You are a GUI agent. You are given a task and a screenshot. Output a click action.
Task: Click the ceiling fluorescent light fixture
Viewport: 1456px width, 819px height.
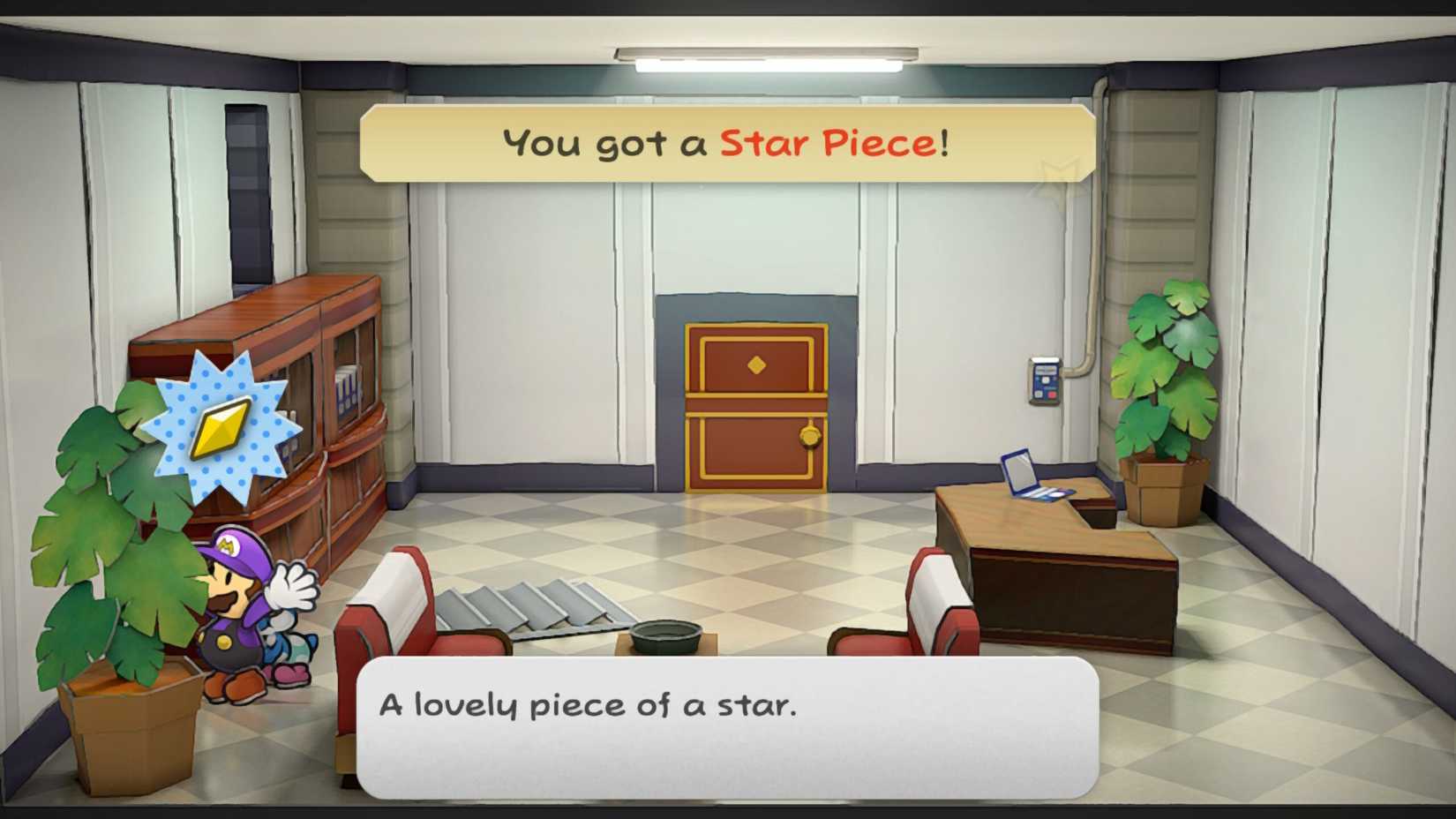point(768,58)
